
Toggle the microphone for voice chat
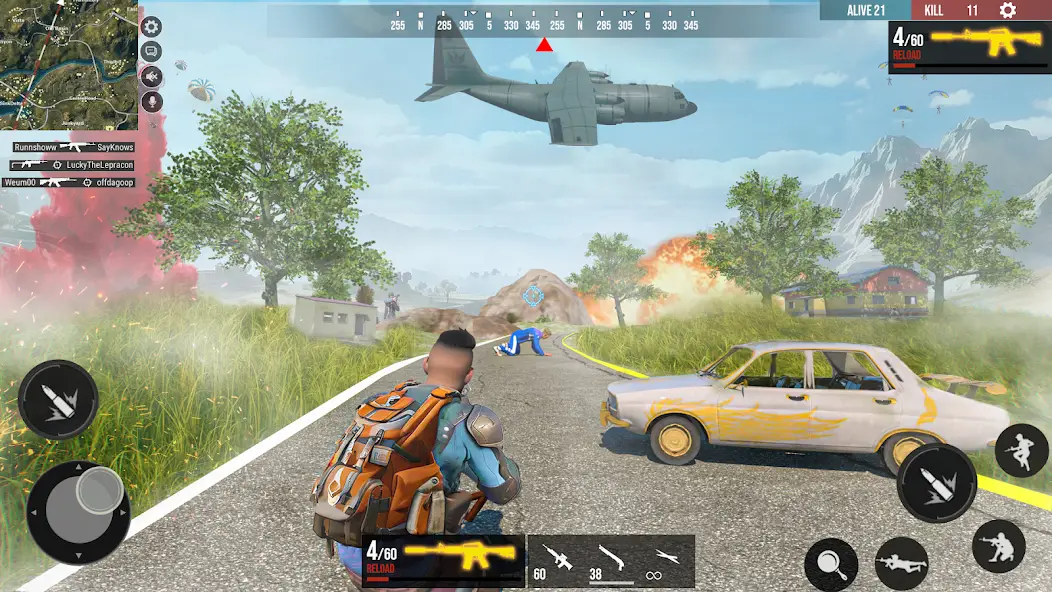(x=152, y=101)
